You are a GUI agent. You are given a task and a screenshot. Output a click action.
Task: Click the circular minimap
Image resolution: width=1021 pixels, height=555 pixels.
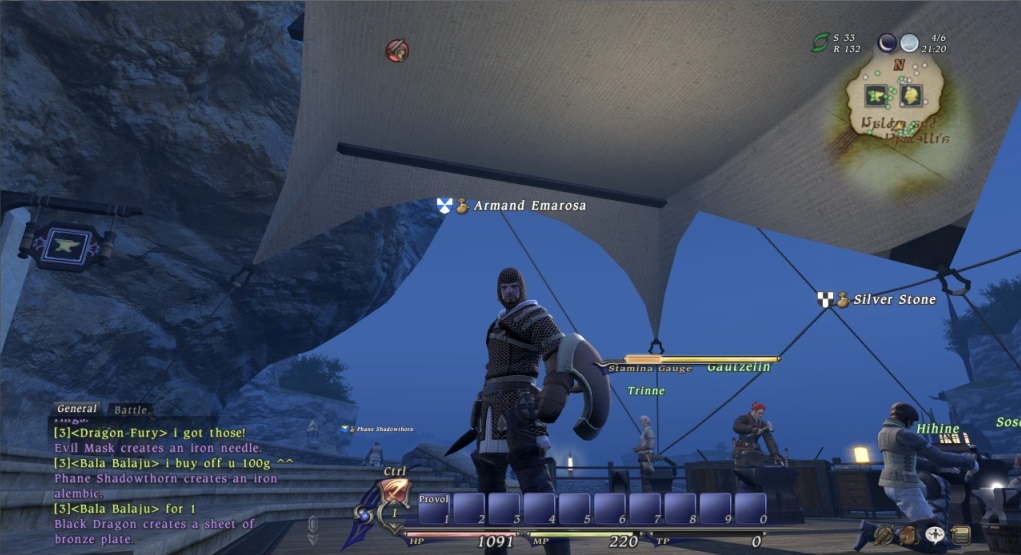[x=894, y=103]
